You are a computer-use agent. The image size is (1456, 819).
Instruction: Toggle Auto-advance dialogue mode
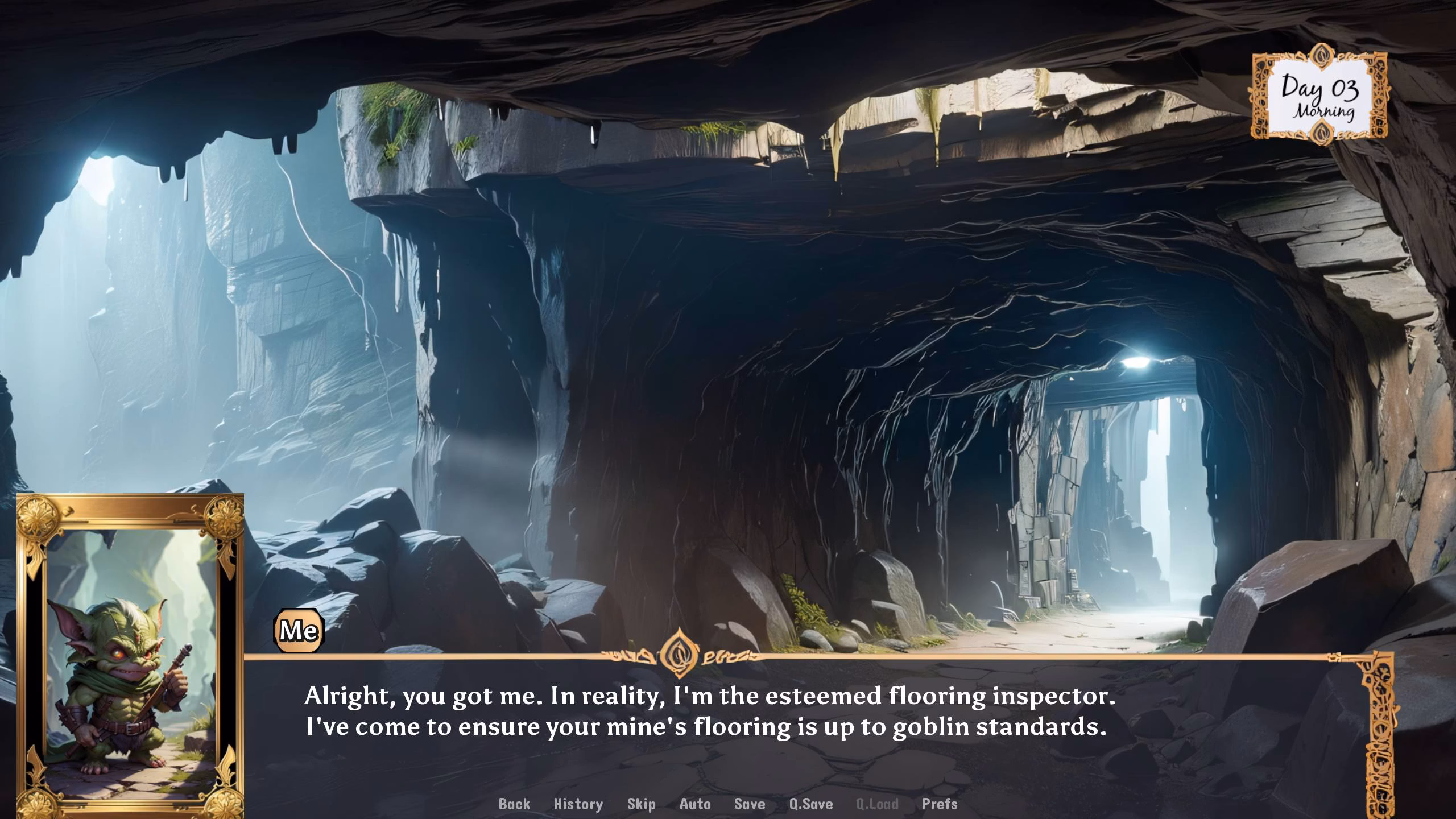pyautogui.click(x=693, y=804)
